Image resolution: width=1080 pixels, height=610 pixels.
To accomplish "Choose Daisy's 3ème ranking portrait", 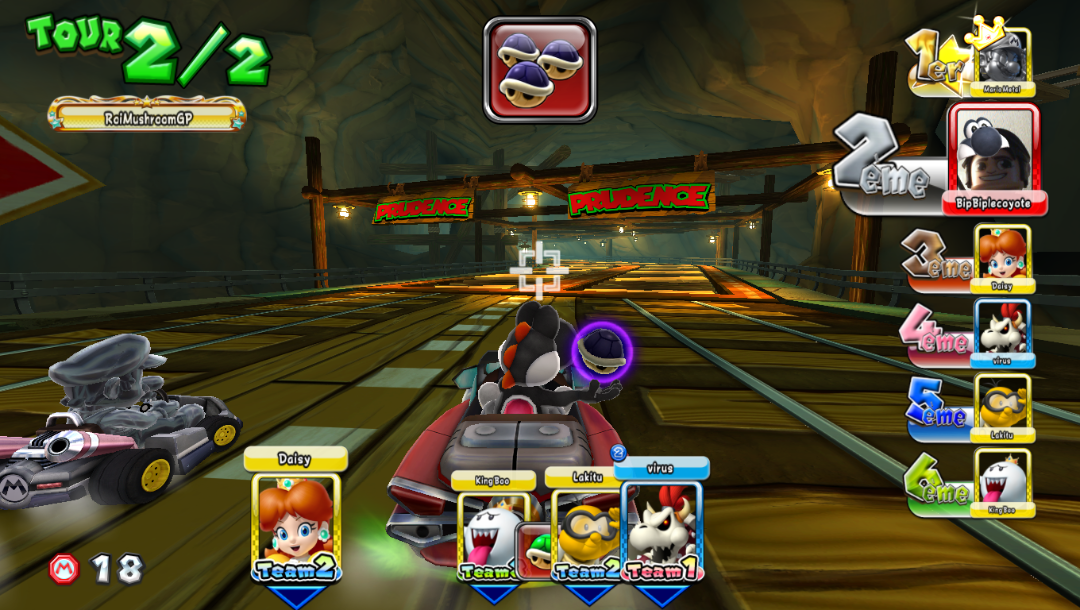I will point(1001,255).
